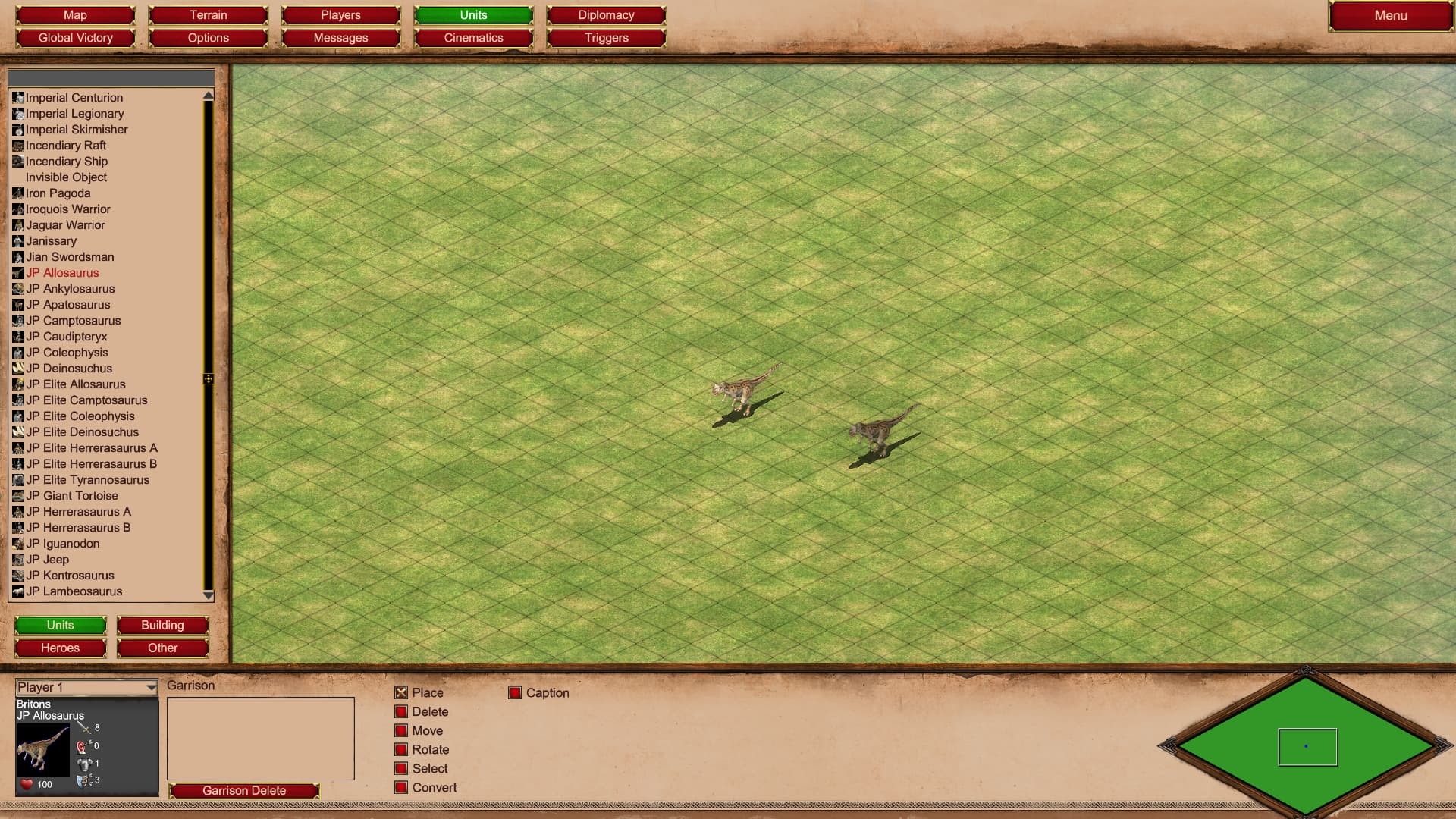This screenshot has width=1456, height=819.
Task: Click the Iron Pagoda icon in the list
Action: [17, 193]
